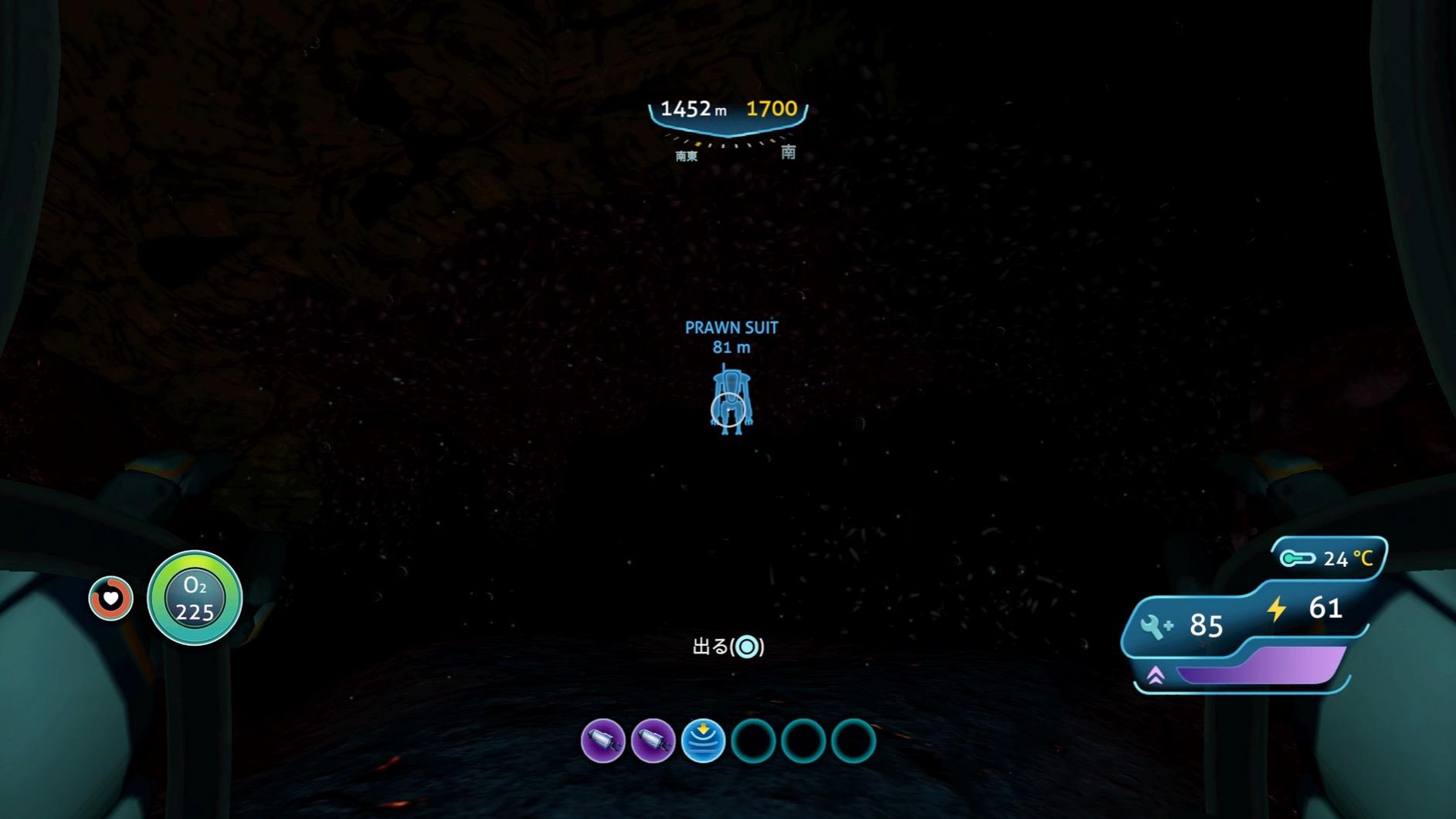
Task: Select the blue depth module slot
Action: point(703,740)
